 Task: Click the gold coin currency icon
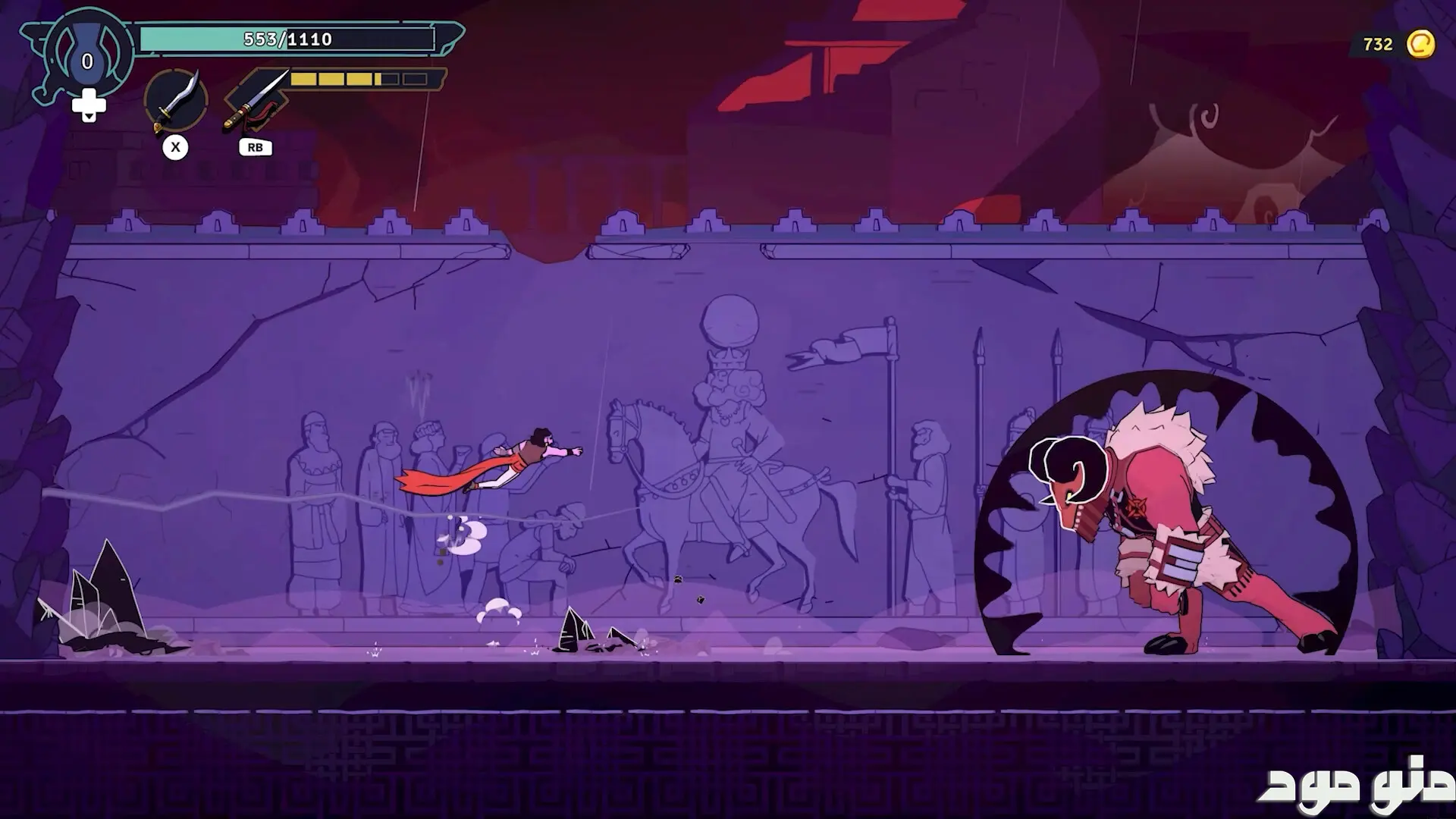[1420, 44]
